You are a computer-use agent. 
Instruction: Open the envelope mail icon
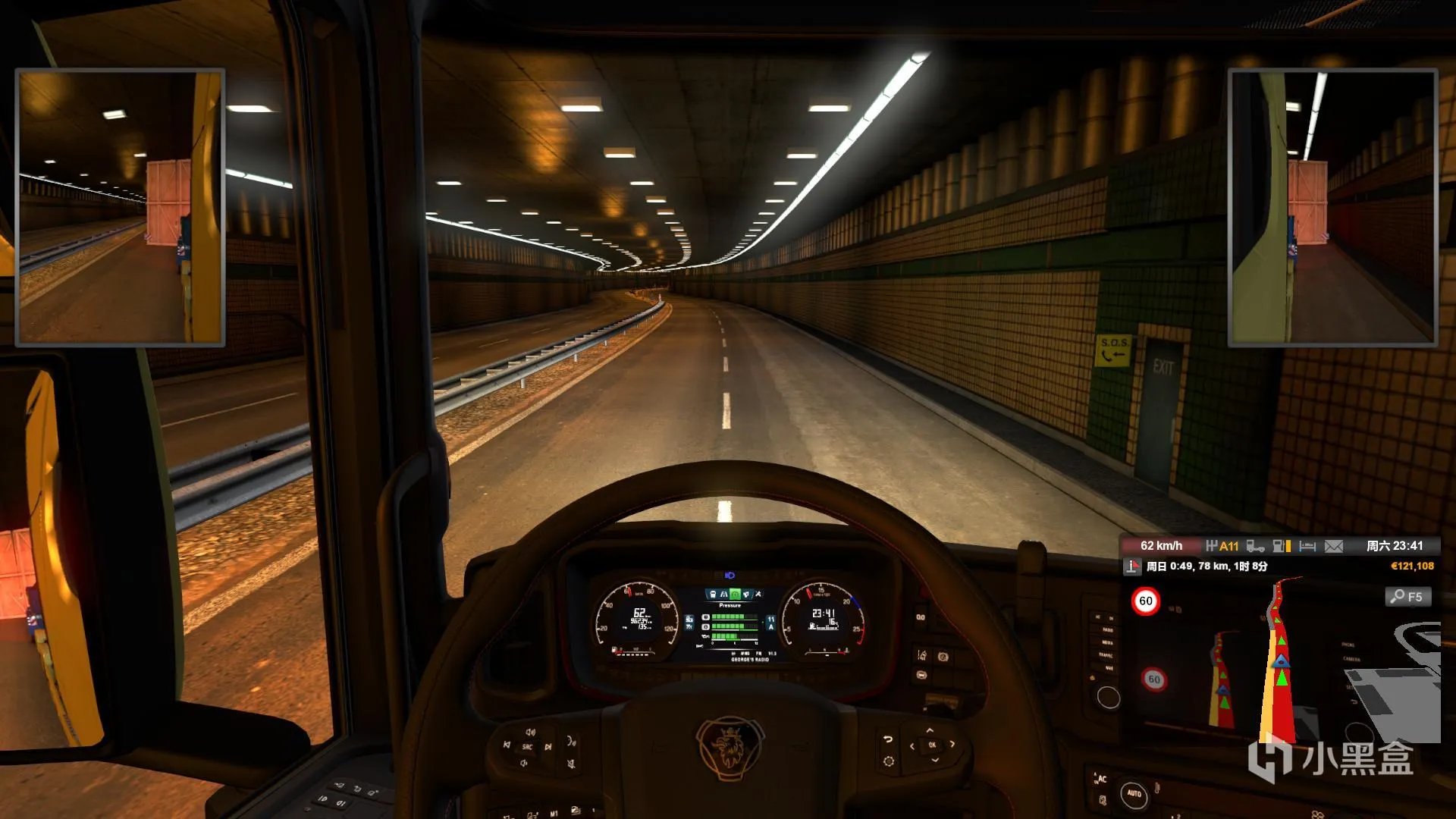tap(1334, 546)
